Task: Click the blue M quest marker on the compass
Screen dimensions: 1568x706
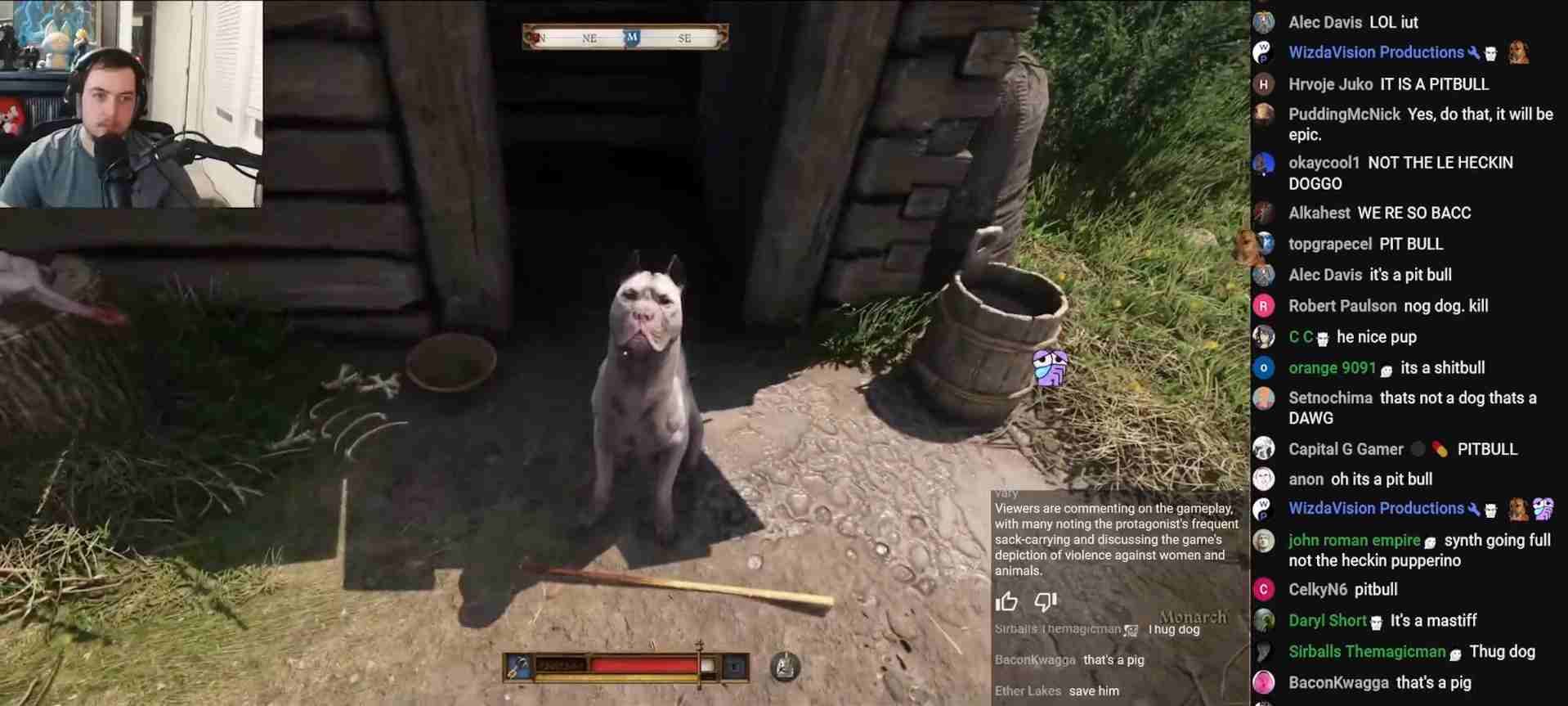Action: pyautogui.click(x=632, y=38)
